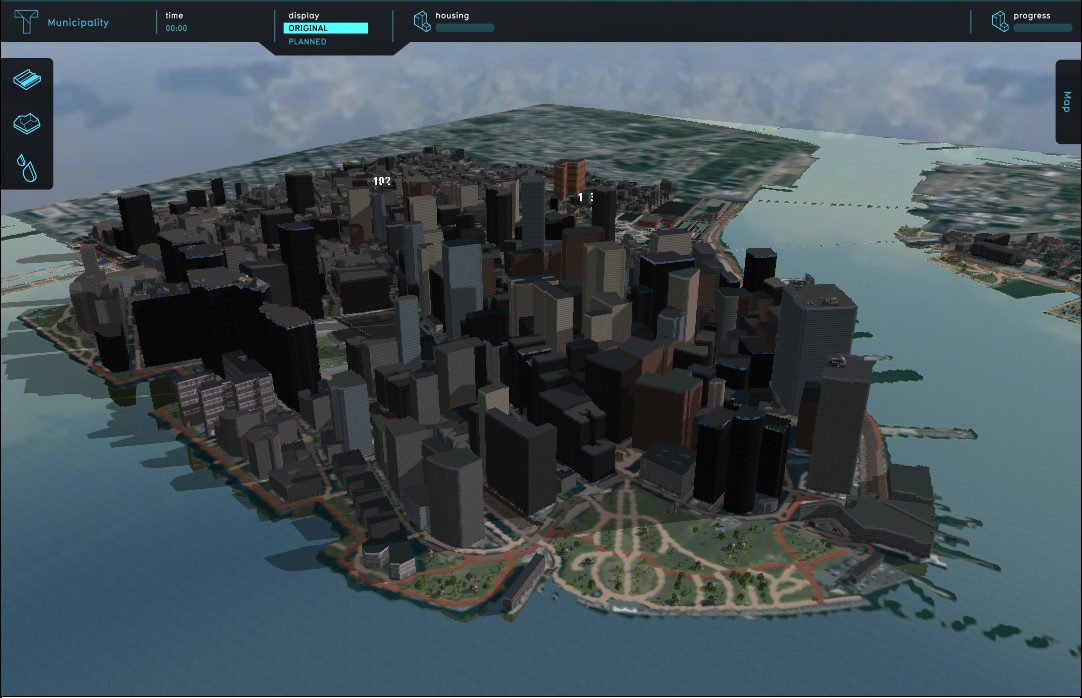The image size is (1082, 698).
Task: Switch display to PLANNED view
Action: [307, 42]
